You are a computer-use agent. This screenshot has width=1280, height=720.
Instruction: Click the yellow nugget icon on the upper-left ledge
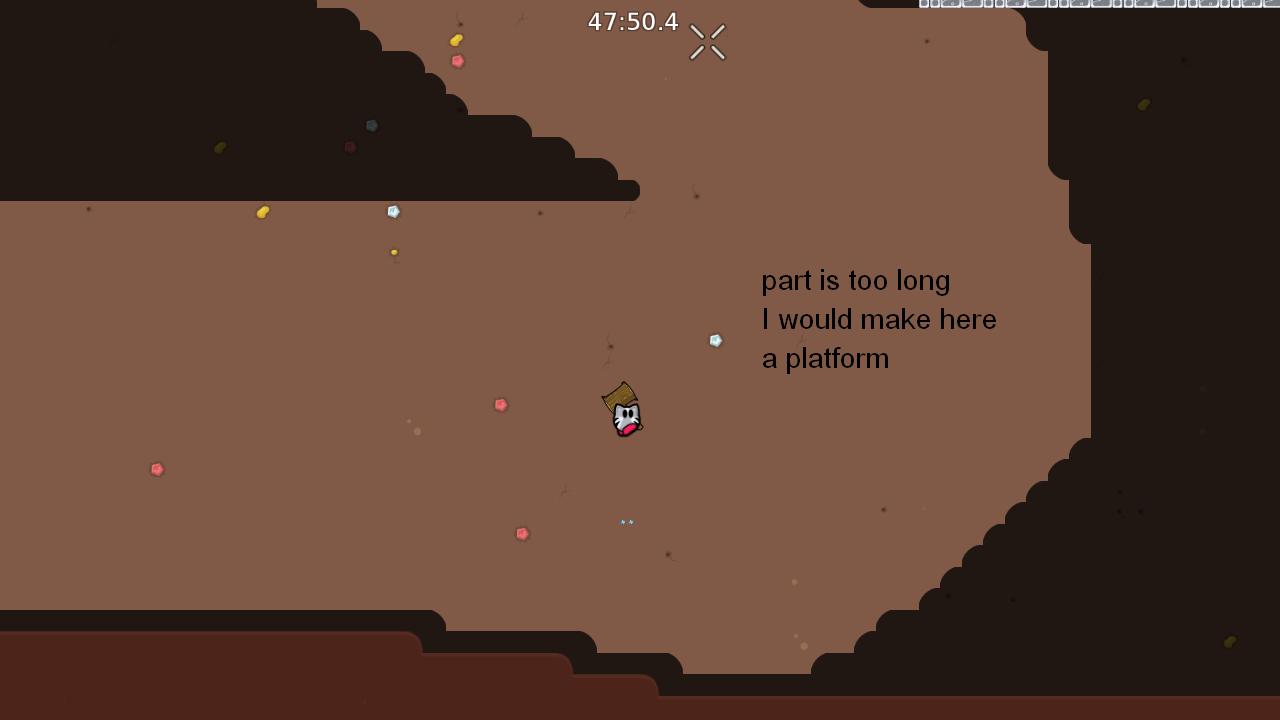coord(262,211)
